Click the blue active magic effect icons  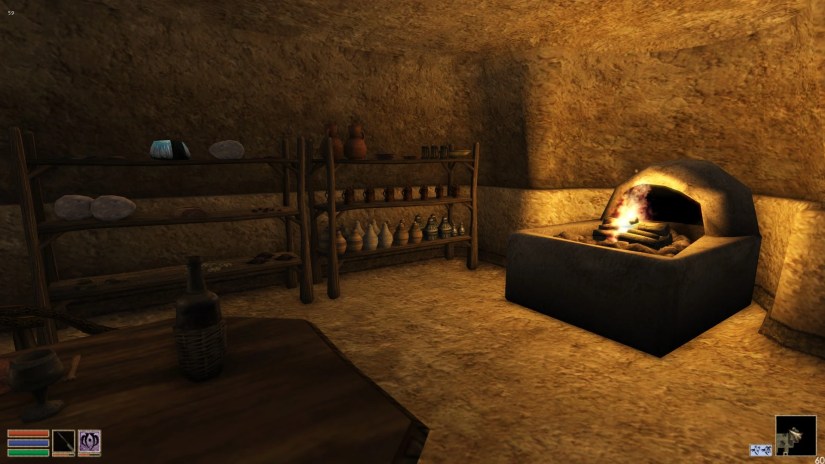click(760, 450)
